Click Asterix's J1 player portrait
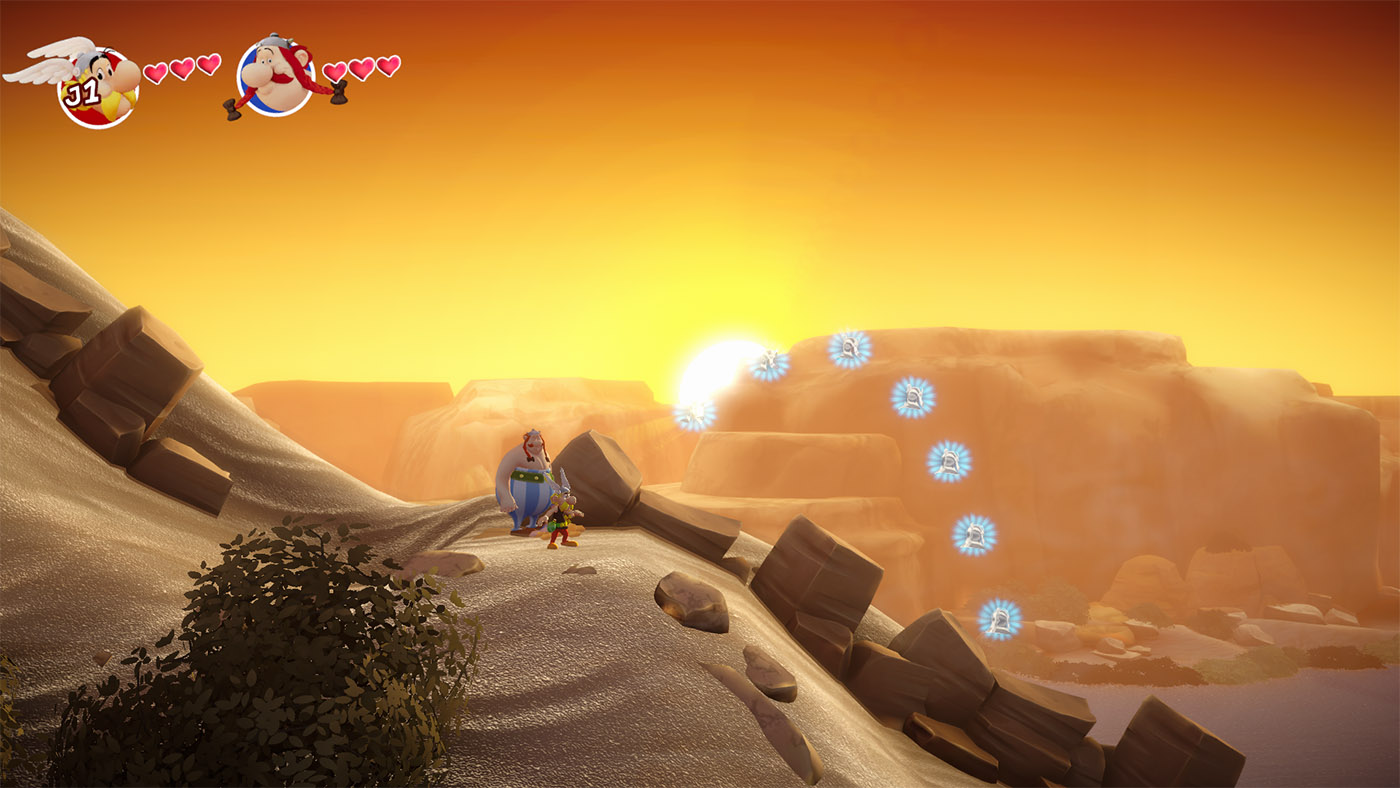The width and height of the screenshot is (1400, 788). coord(98,87)
